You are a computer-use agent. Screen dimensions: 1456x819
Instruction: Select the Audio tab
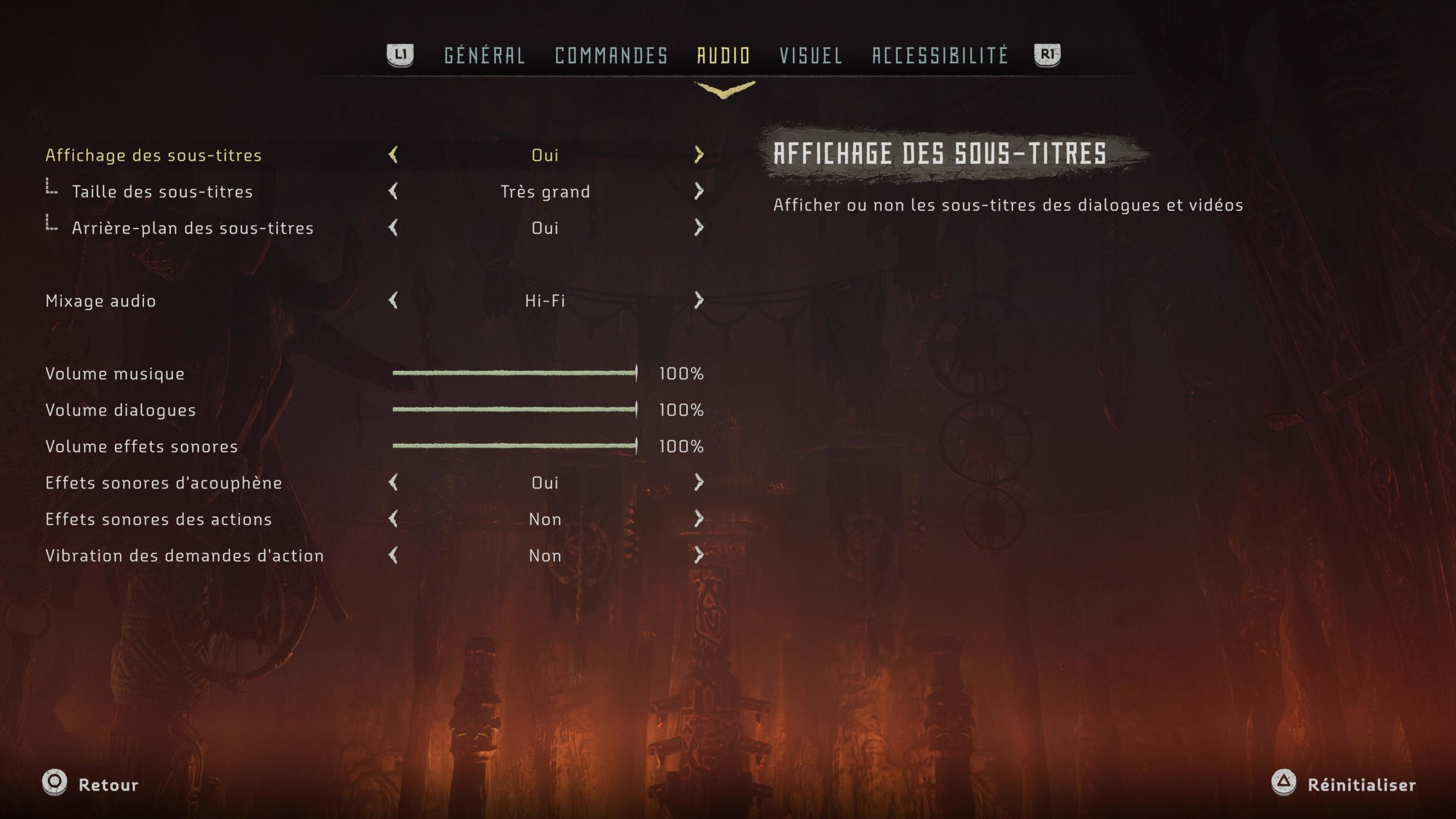tap(723, 56)
